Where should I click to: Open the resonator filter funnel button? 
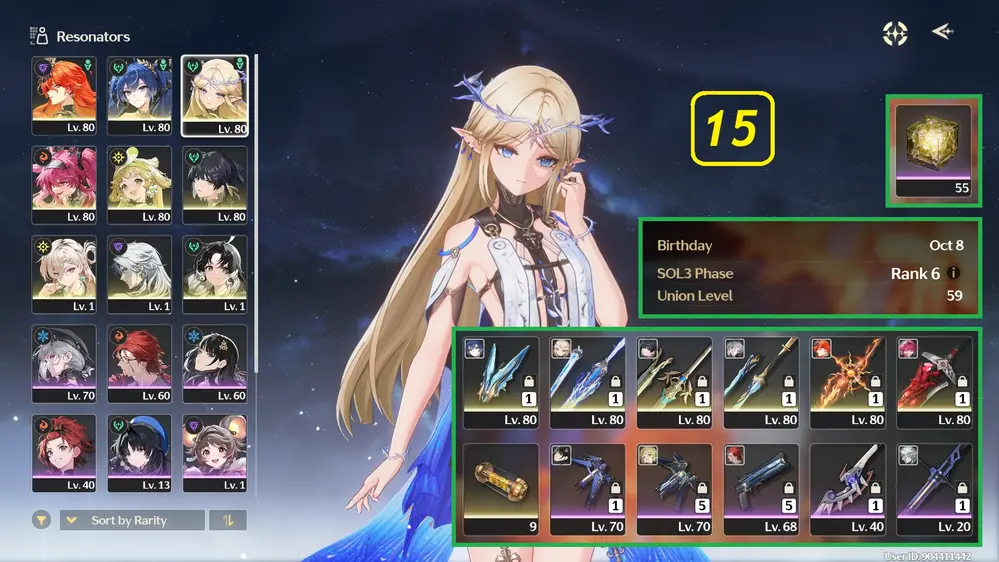(41, 520)
